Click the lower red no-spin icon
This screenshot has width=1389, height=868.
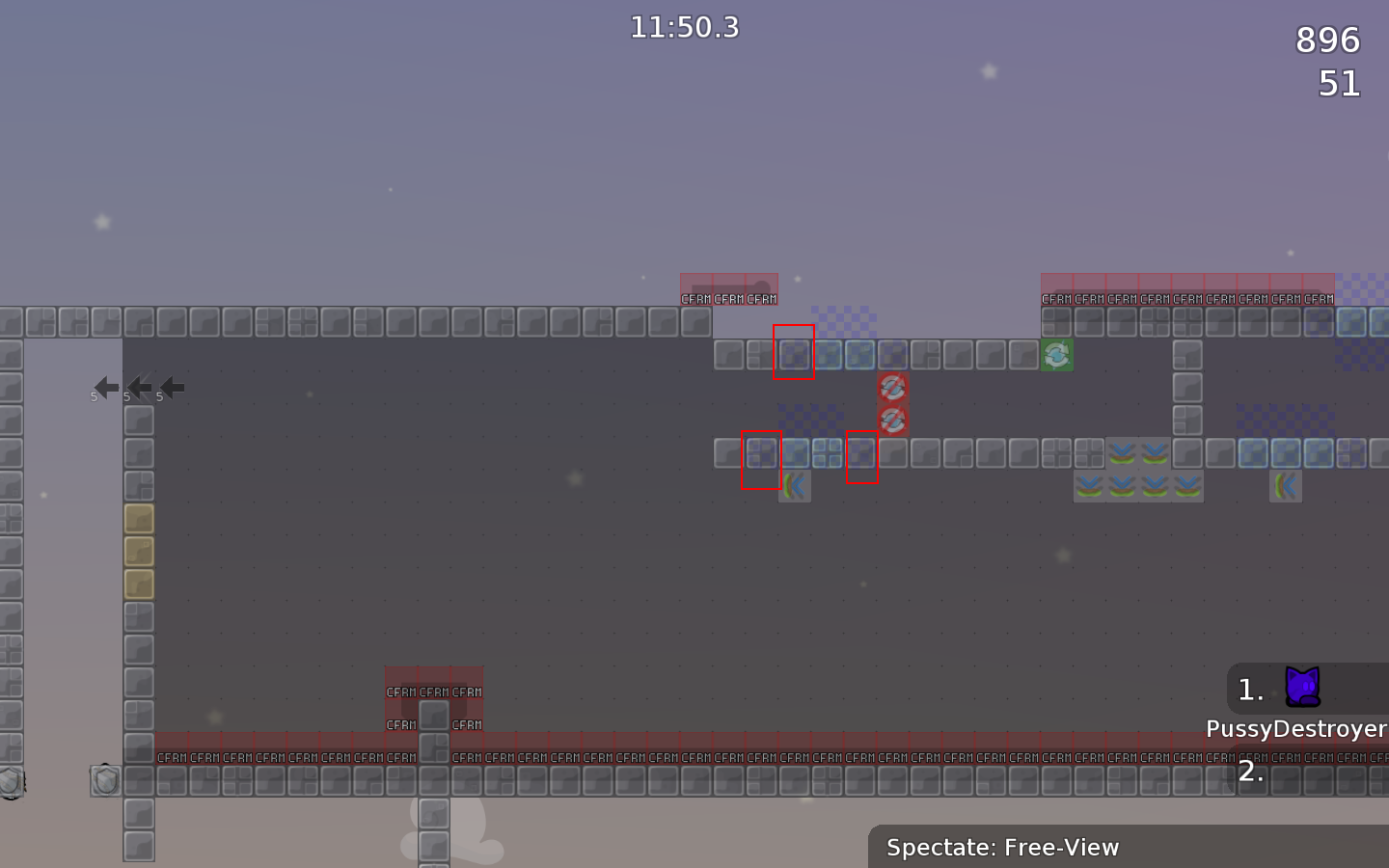tap(892, 418)
